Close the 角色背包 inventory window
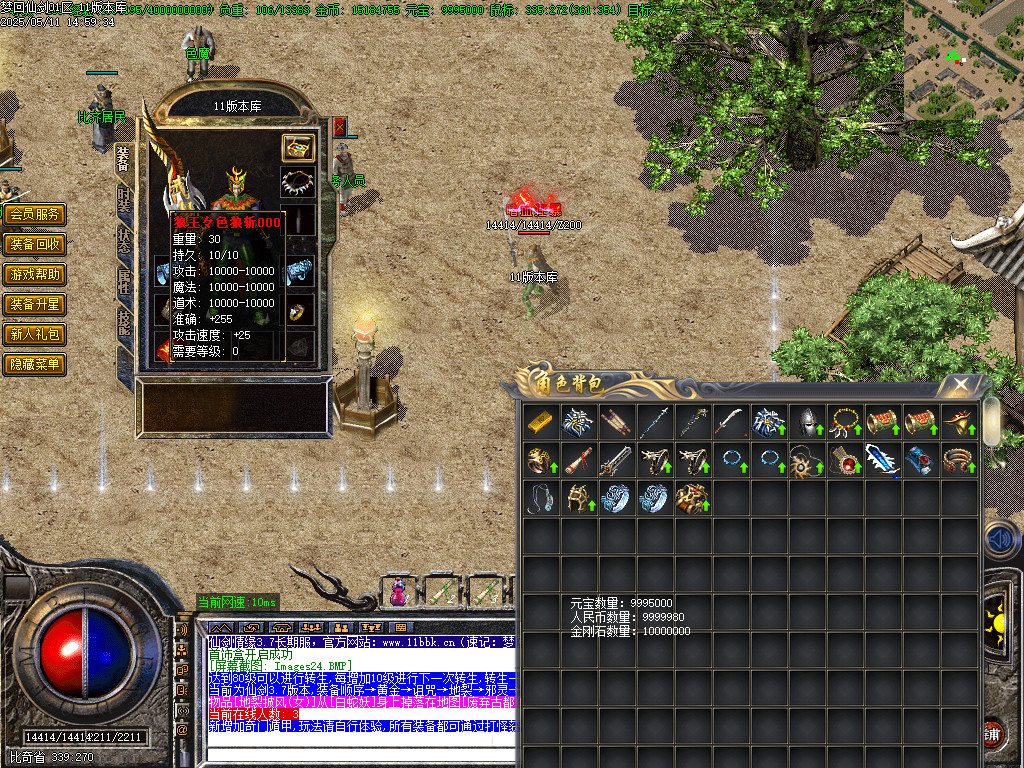This screenshot has height=768, width=1024. tap(960, 384)
